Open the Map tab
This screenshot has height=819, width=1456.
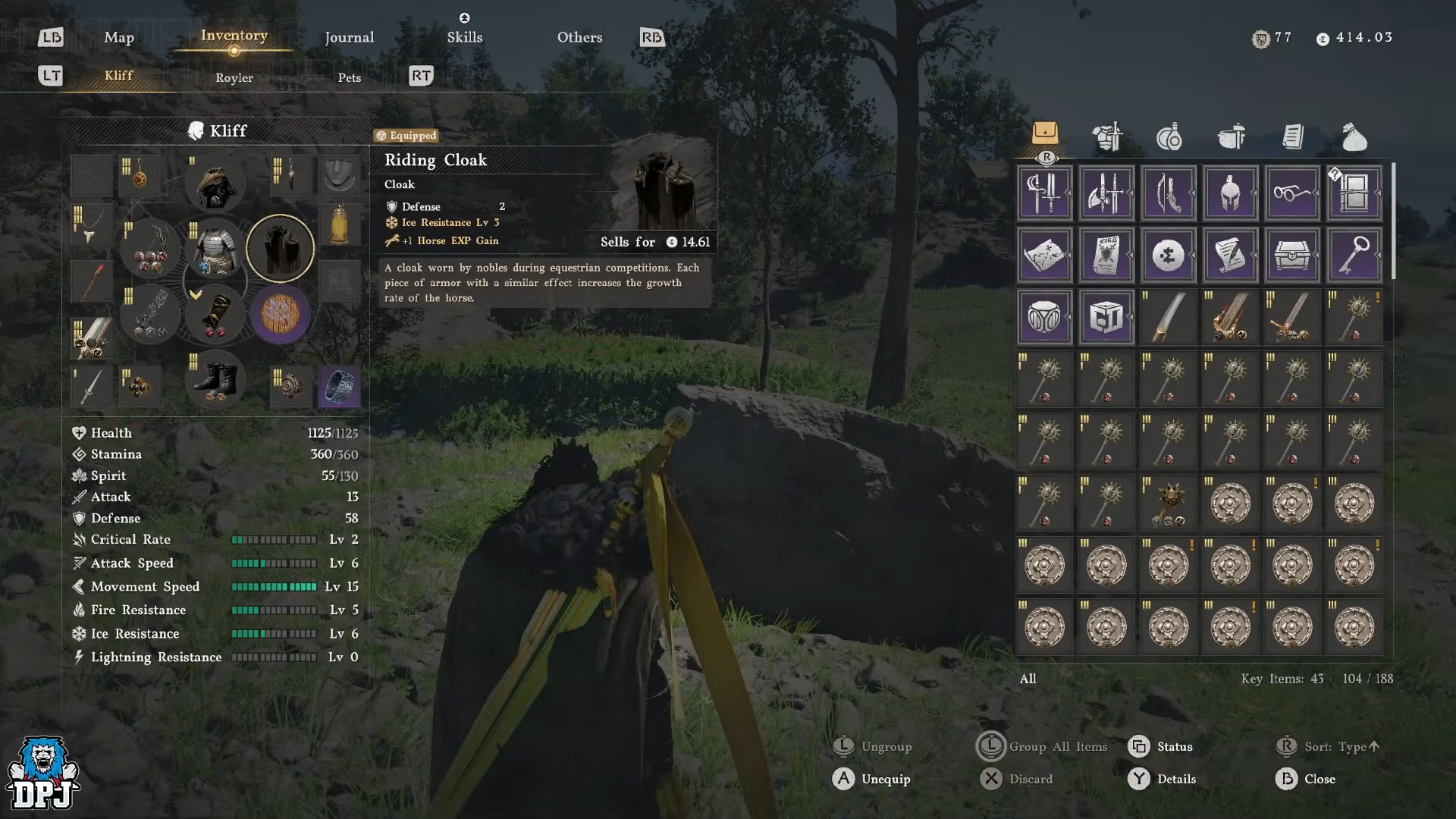point(119,37)
